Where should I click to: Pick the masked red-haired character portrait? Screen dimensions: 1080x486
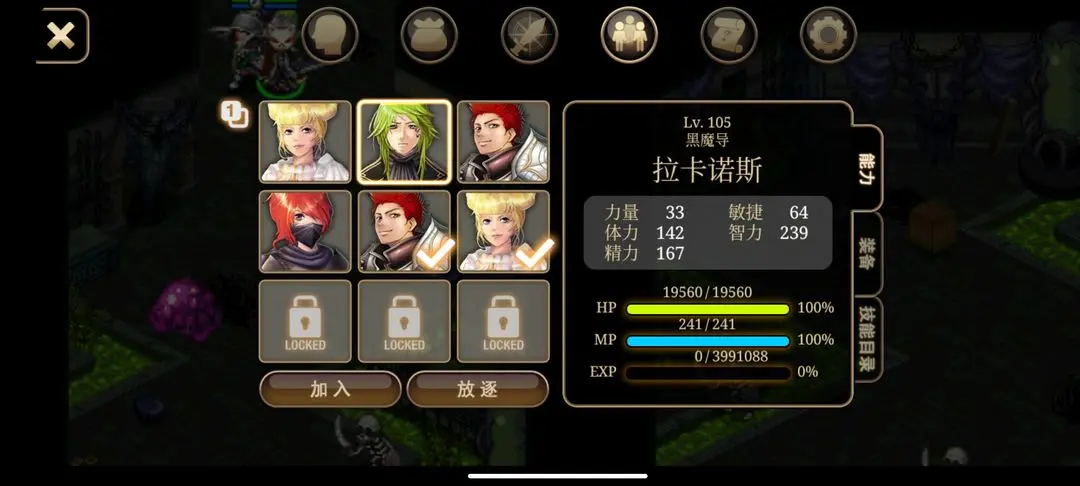305,232
